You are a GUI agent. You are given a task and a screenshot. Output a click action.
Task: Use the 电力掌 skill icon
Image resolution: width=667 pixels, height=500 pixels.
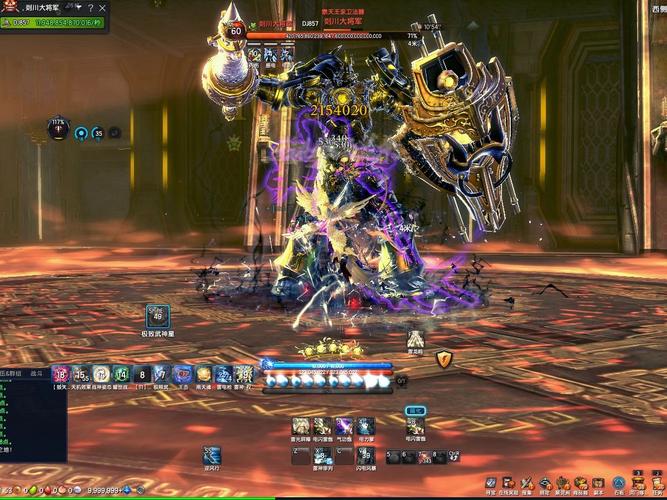click(x=366, y=427)
